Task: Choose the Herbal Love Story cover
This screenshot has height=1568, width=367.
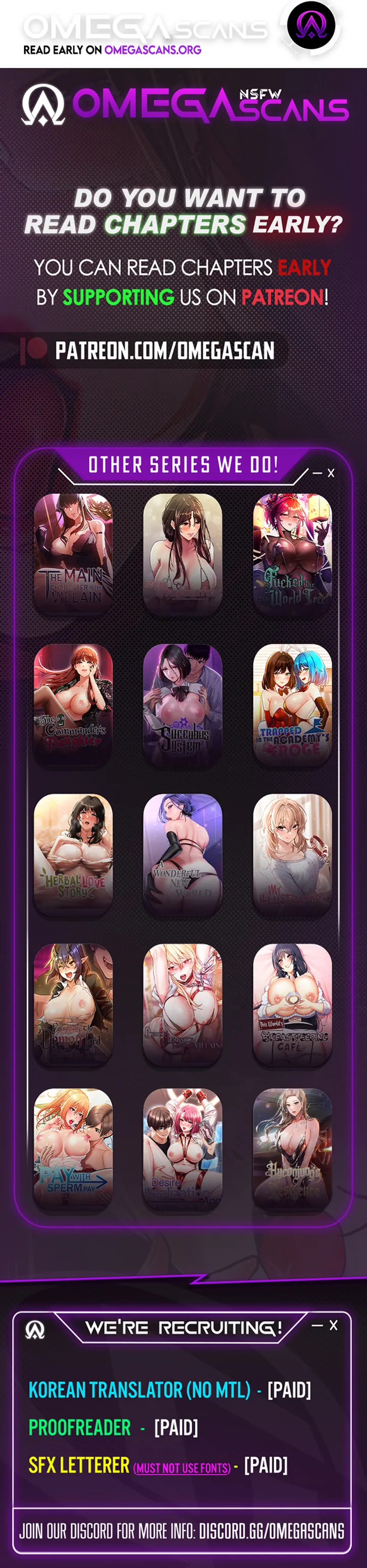Action: point(73,854)
